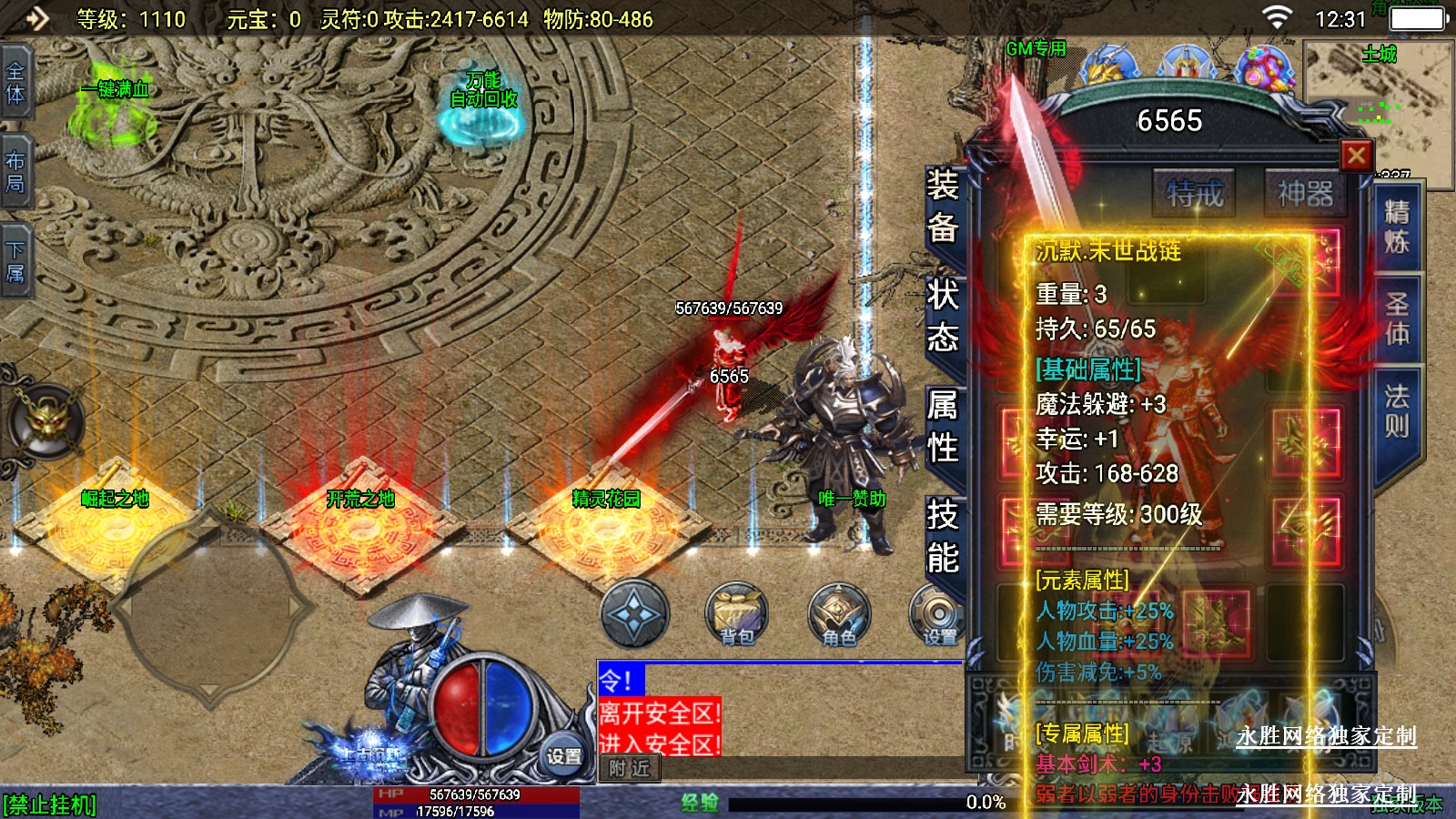Viewport: 1456px width, 819px height.
Task: Select the 技能 skills tab
Action: click(943, 536)
